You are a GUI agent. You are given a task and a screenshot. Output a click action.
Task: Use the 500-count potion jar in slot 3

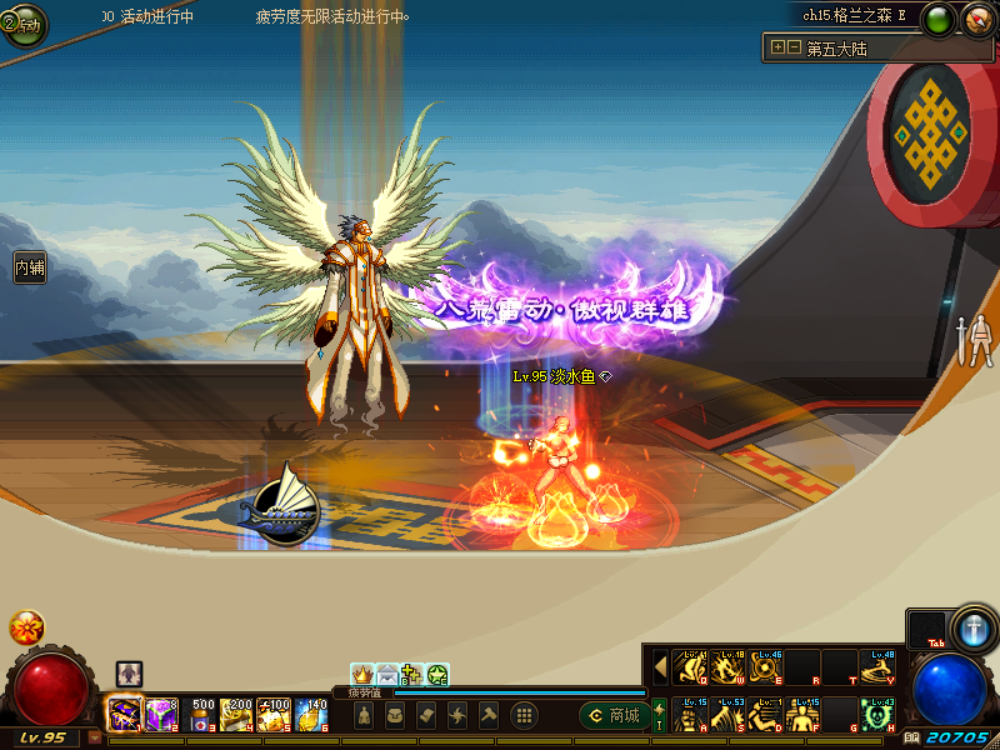[200, 714]
